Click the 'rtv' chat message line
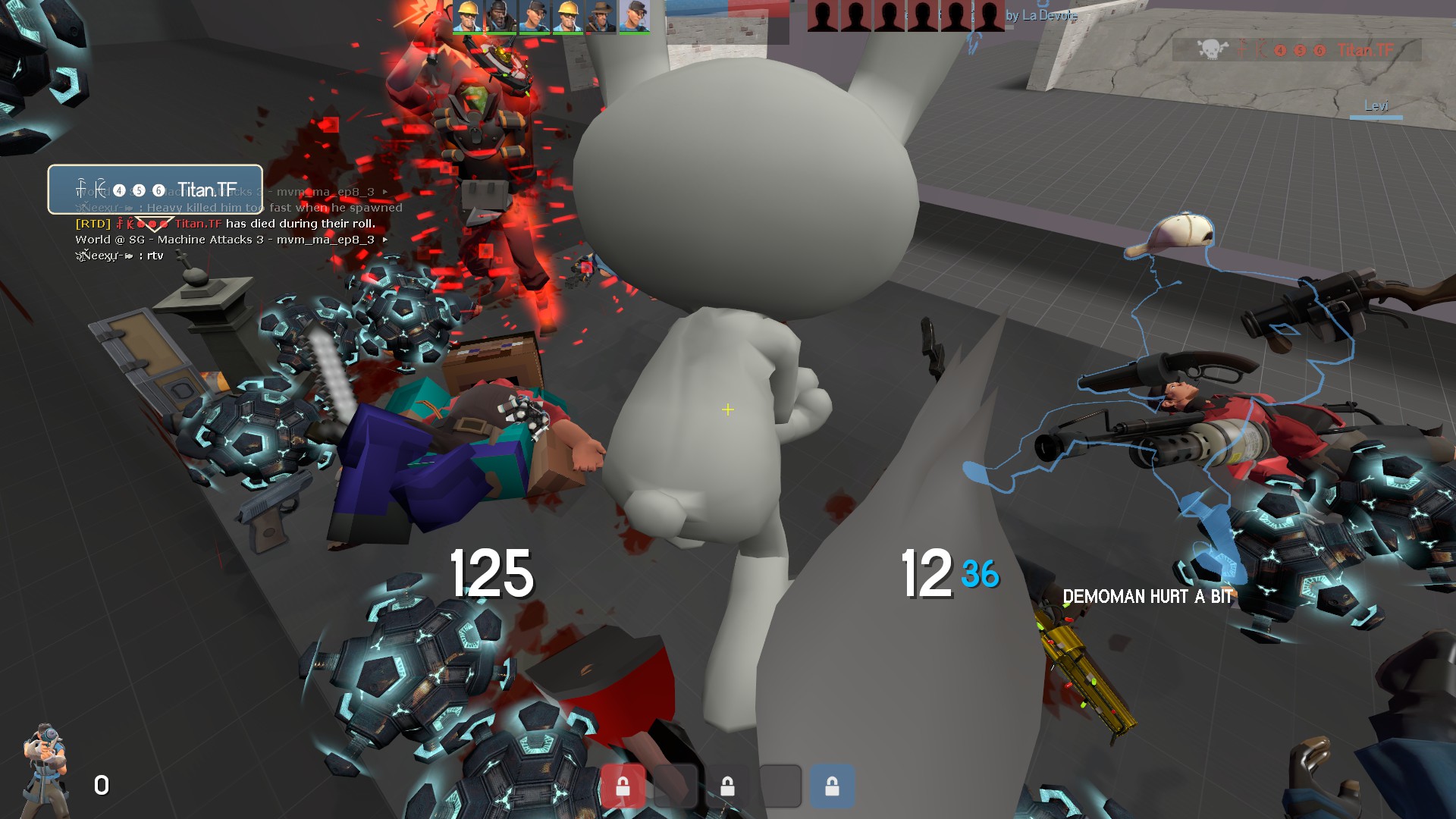1456x819 pixels. (120, 256)
